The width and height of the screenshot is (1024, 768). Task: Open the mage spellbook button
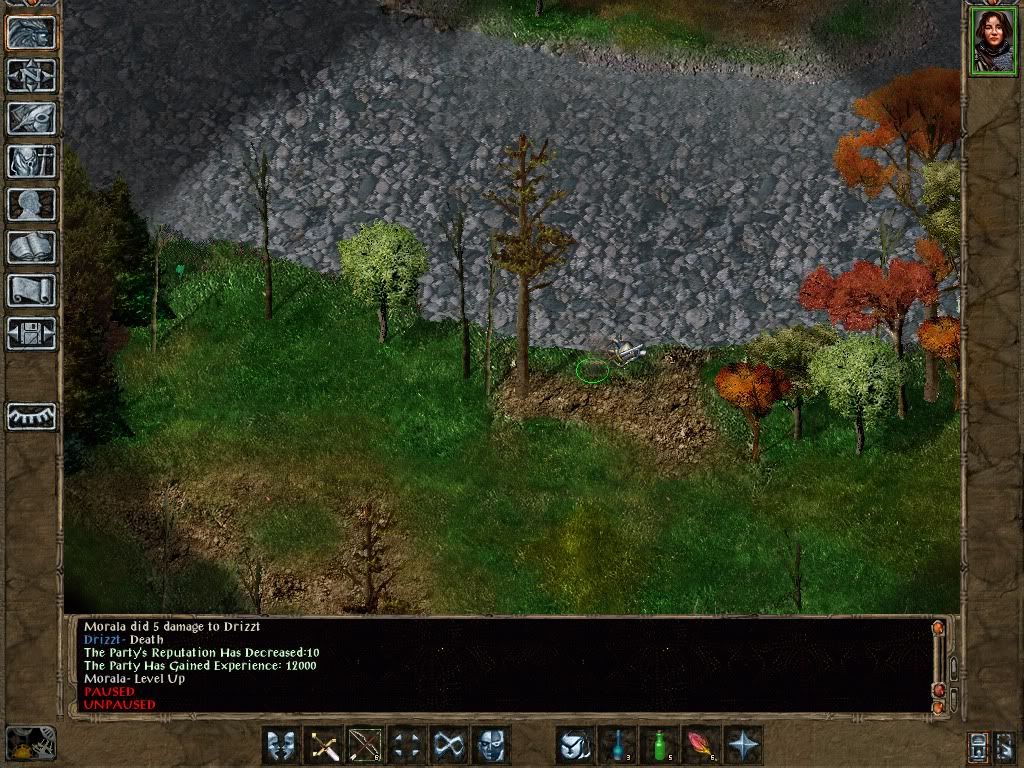[x=32, y=246]
